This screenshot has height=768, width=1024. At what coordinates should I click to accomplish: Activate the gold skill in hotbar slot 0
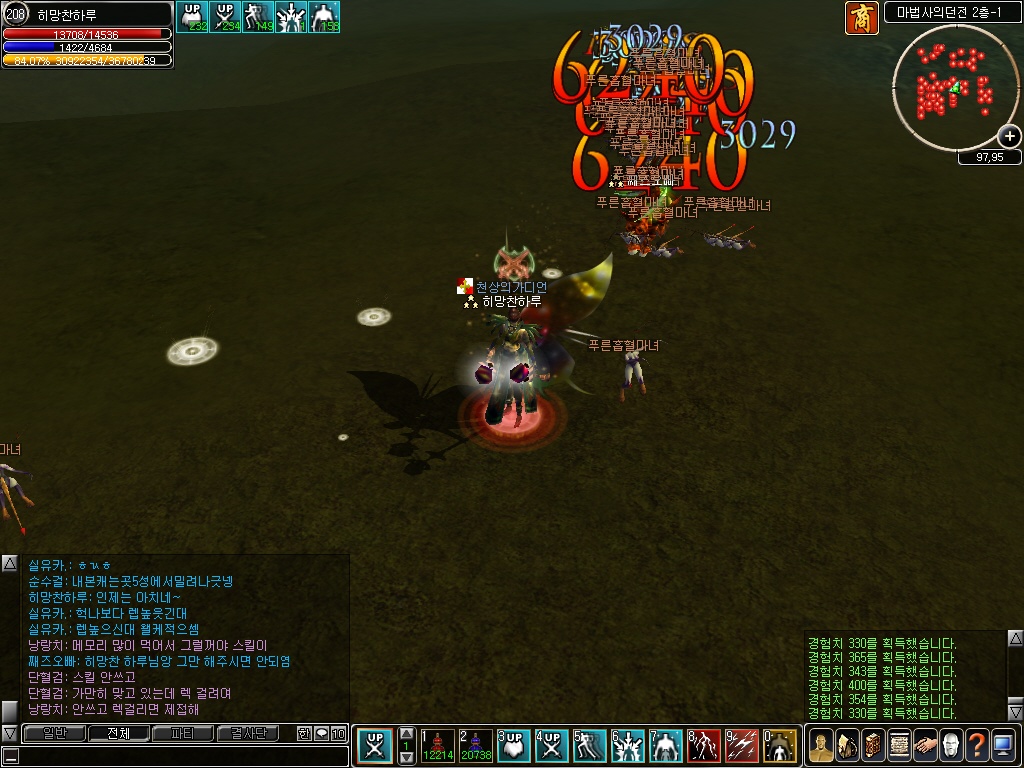[x=780, y=745]
